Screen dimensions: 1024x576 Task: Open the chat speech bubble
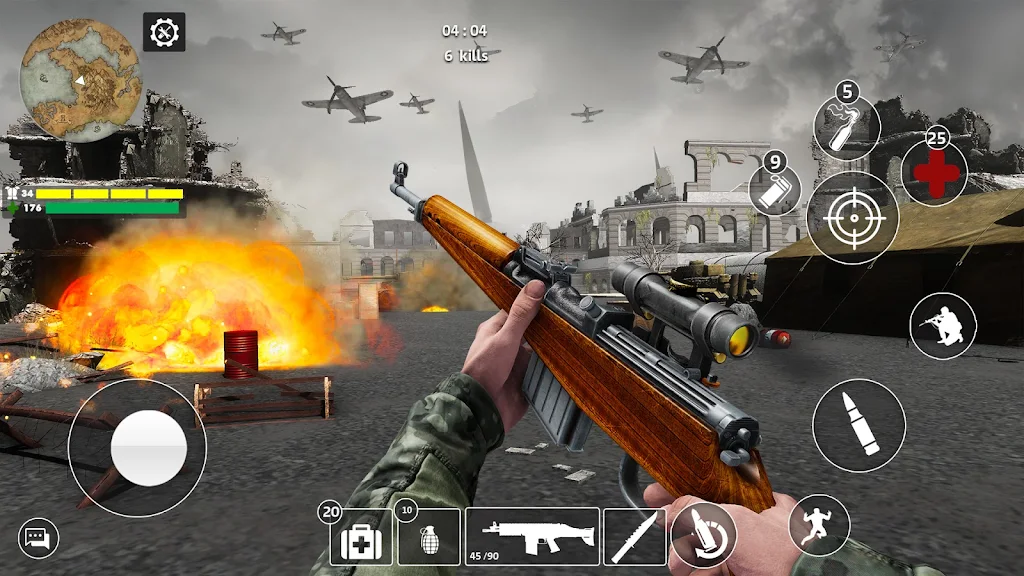pos(39,539)
